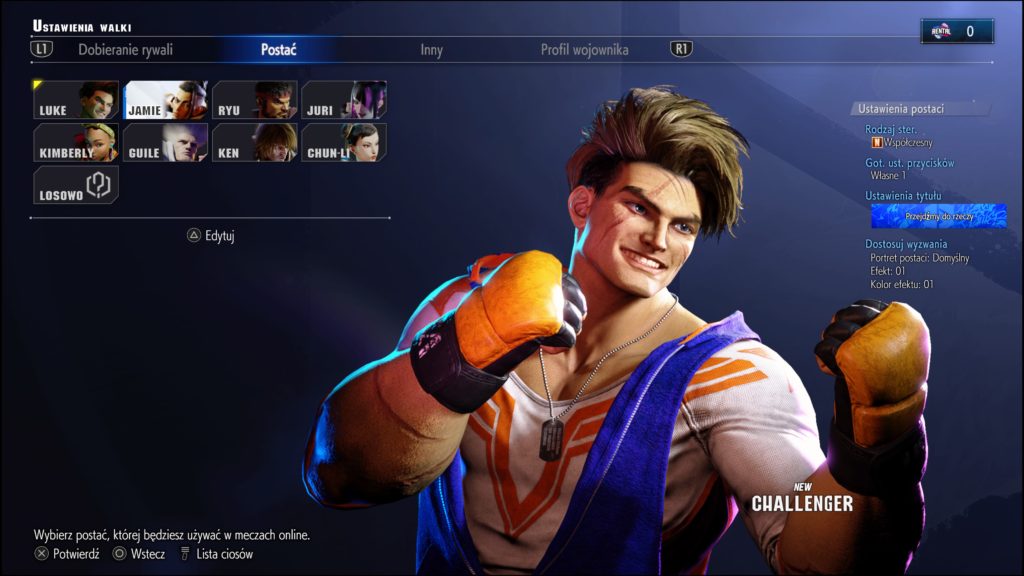The height and width of the screenshot is (576, 1024).
Task: Select Guile from the roster
Action: (x=165, y=143)
